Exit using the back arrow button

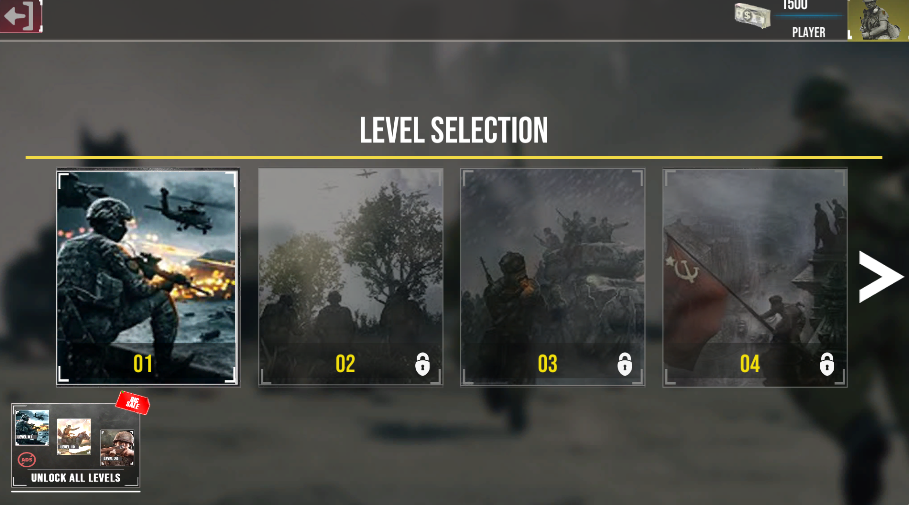pos(20,16)
